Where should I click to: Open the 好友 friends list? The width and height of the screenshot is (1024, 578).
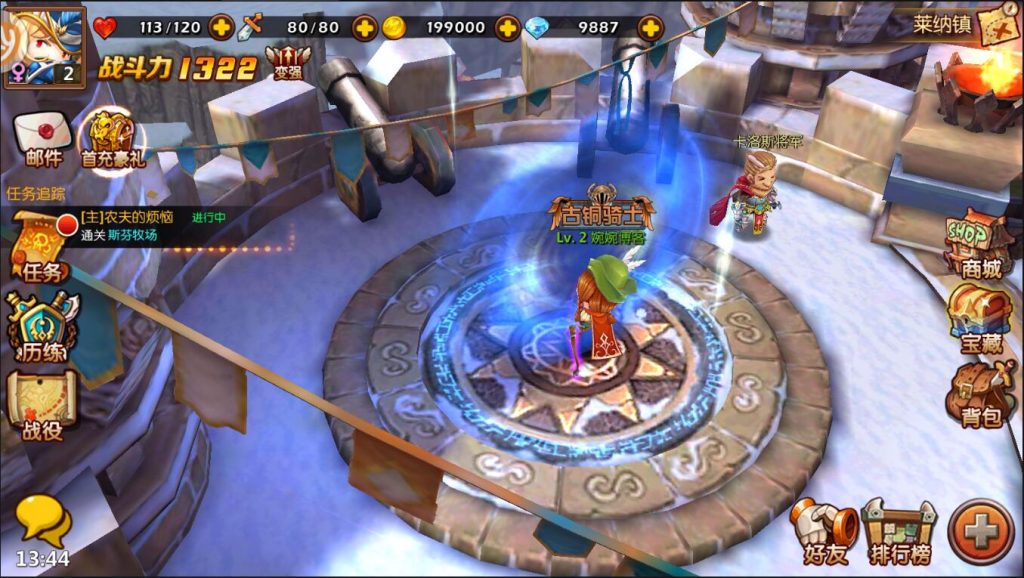tap(824, 530)
